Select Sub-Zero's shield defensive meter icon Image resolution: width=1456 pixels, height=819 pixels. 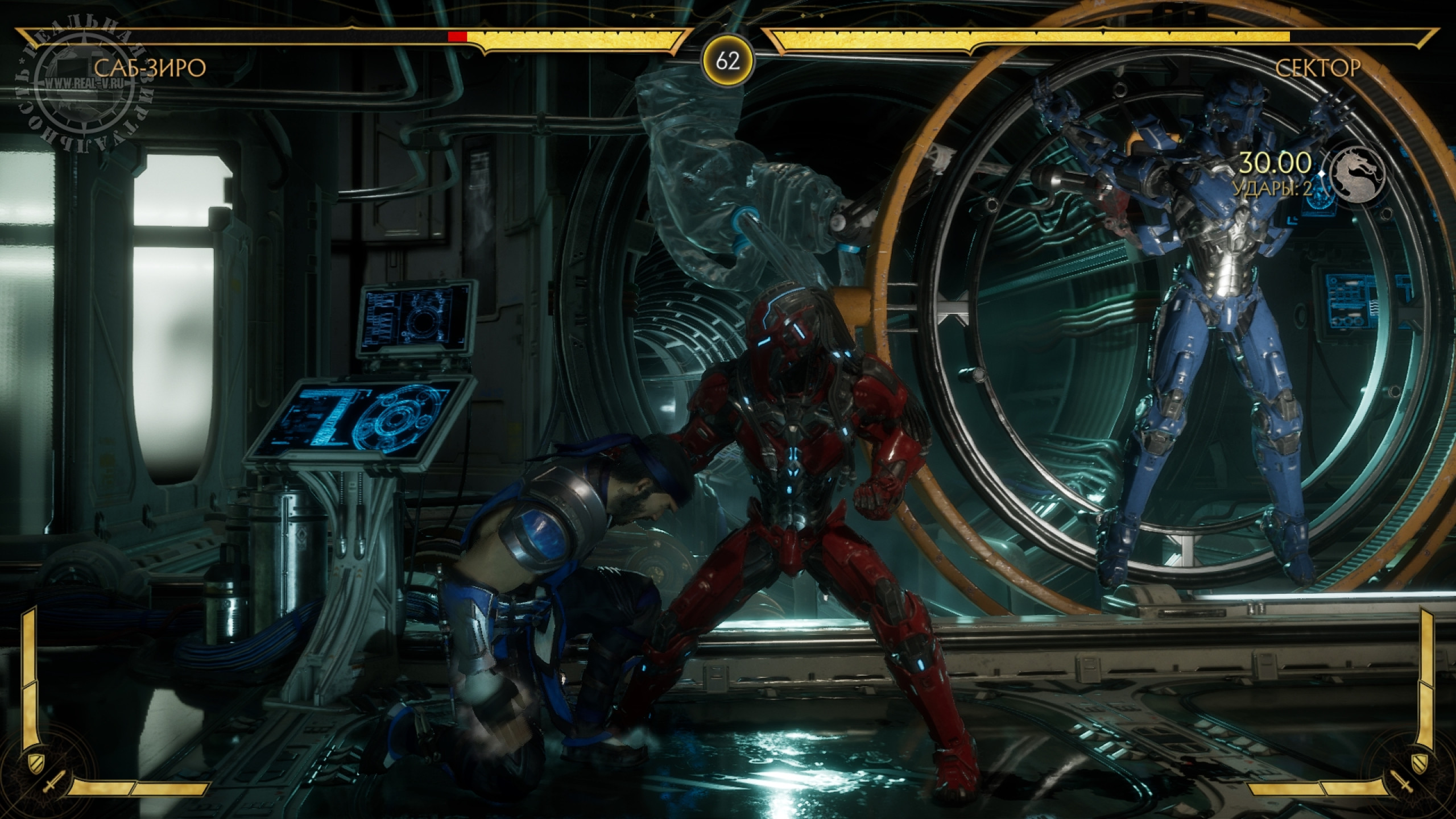tap(34, 760)
